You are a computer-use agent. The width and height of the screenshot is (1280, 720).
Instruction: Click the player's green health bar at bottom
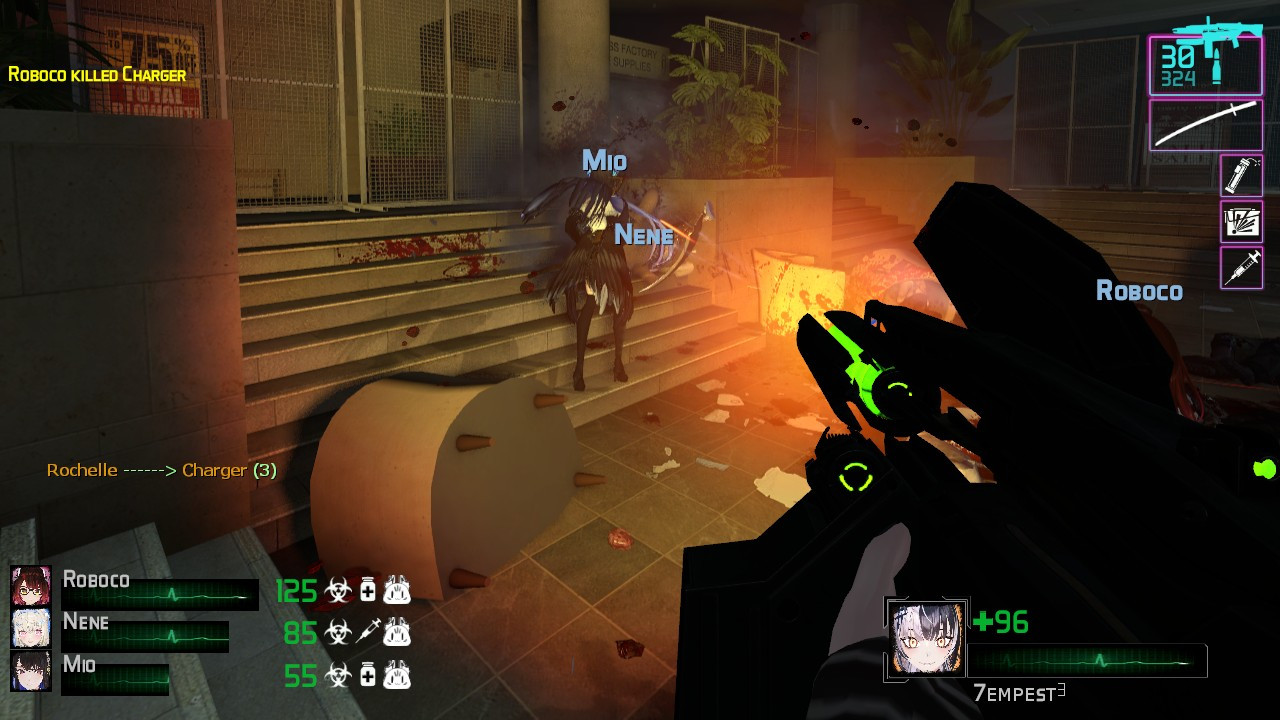pos(1090,660)
